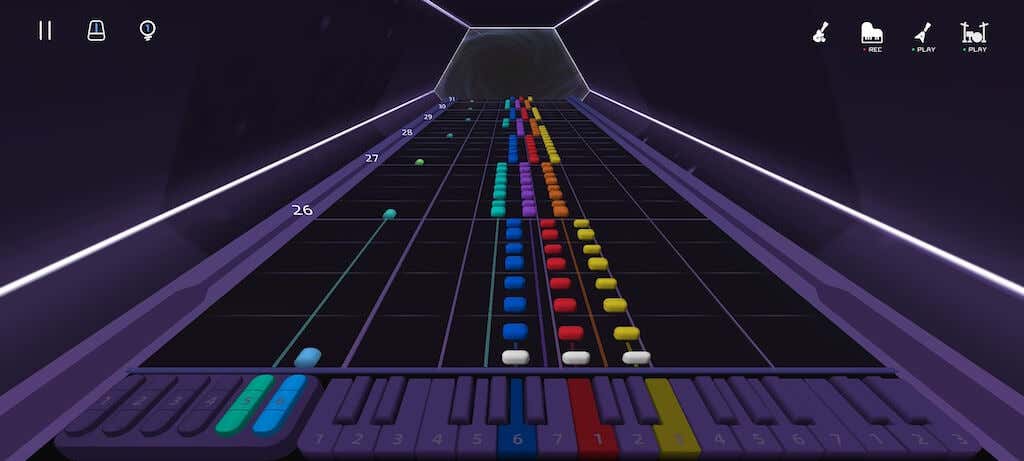This screenshot has width=1024, height=461.
Task: Toggle the metronome icon
Action: click(x=96, y=30)
